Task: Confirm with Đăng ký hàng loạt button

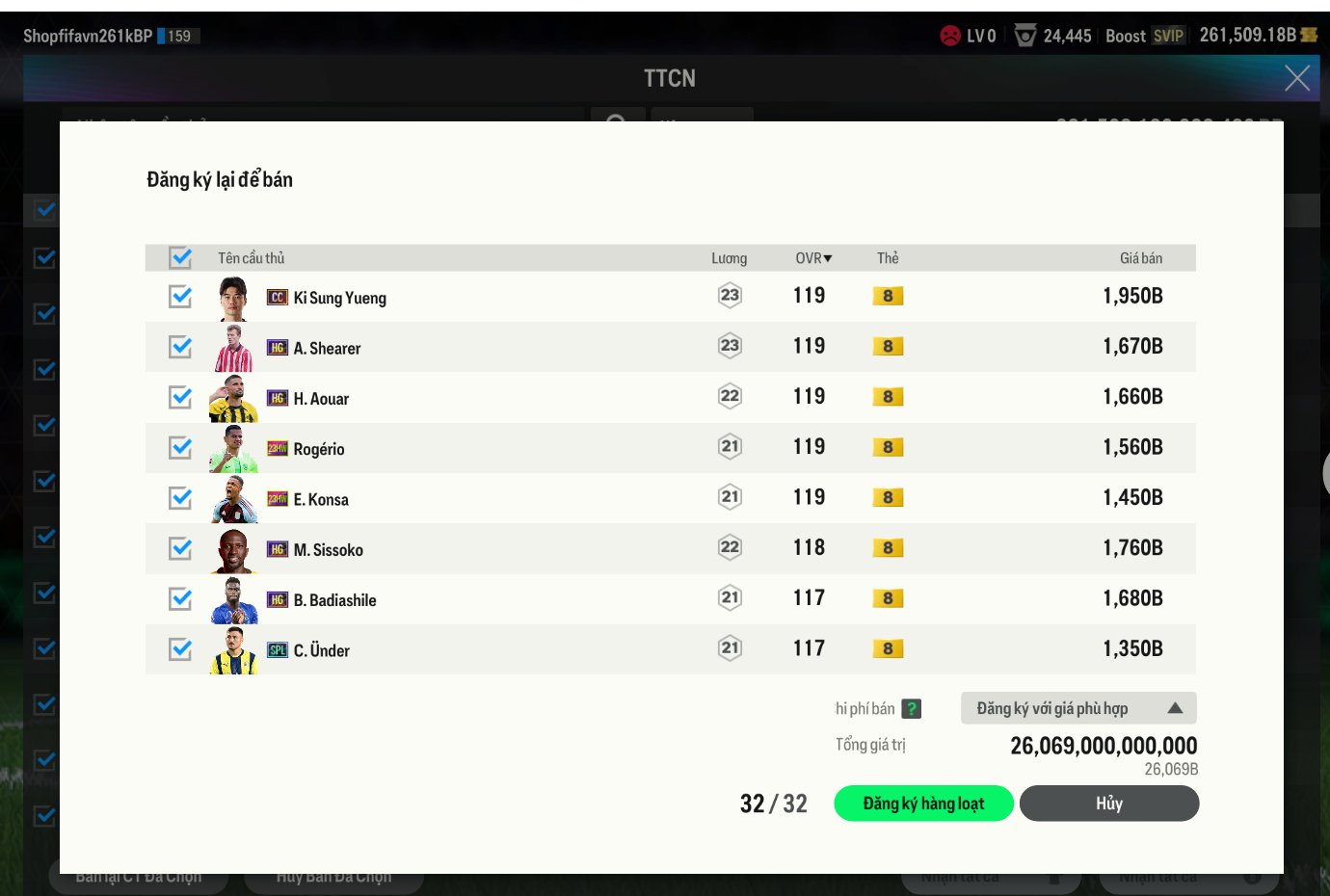Action: [x=922, y=804]
